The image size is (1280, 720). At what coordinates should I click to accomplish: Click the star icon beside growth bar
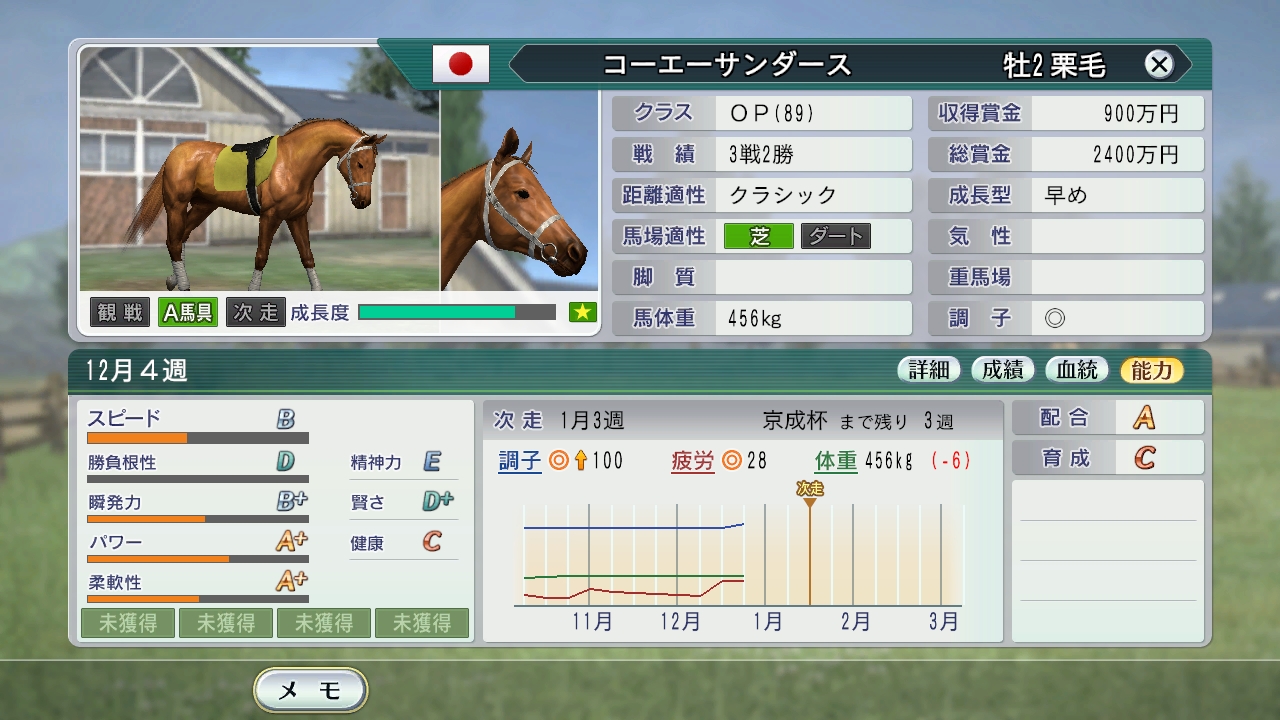(581, 311)
